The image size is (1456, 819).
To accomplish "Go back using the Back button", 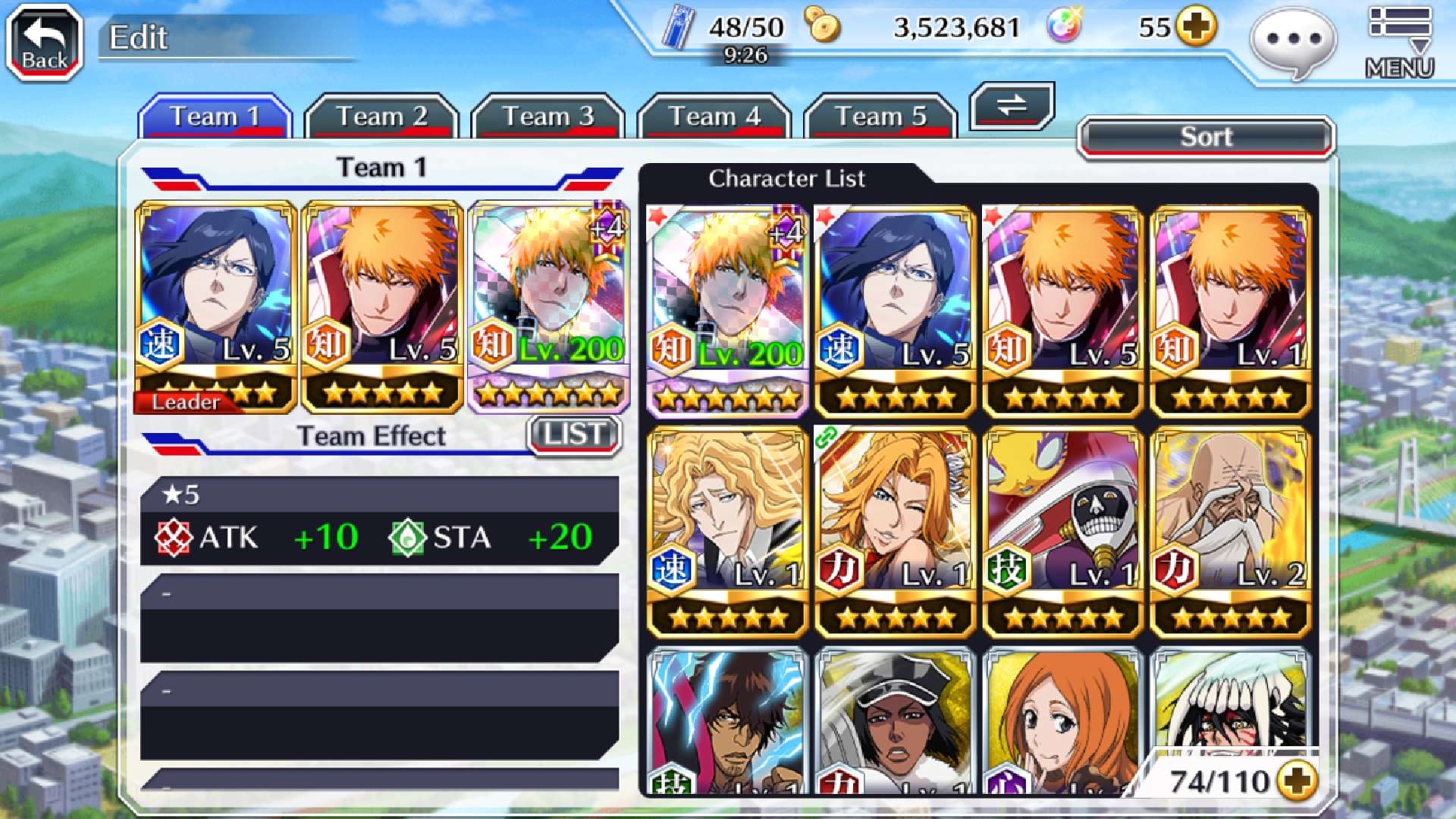I will [x=45, y=43].
